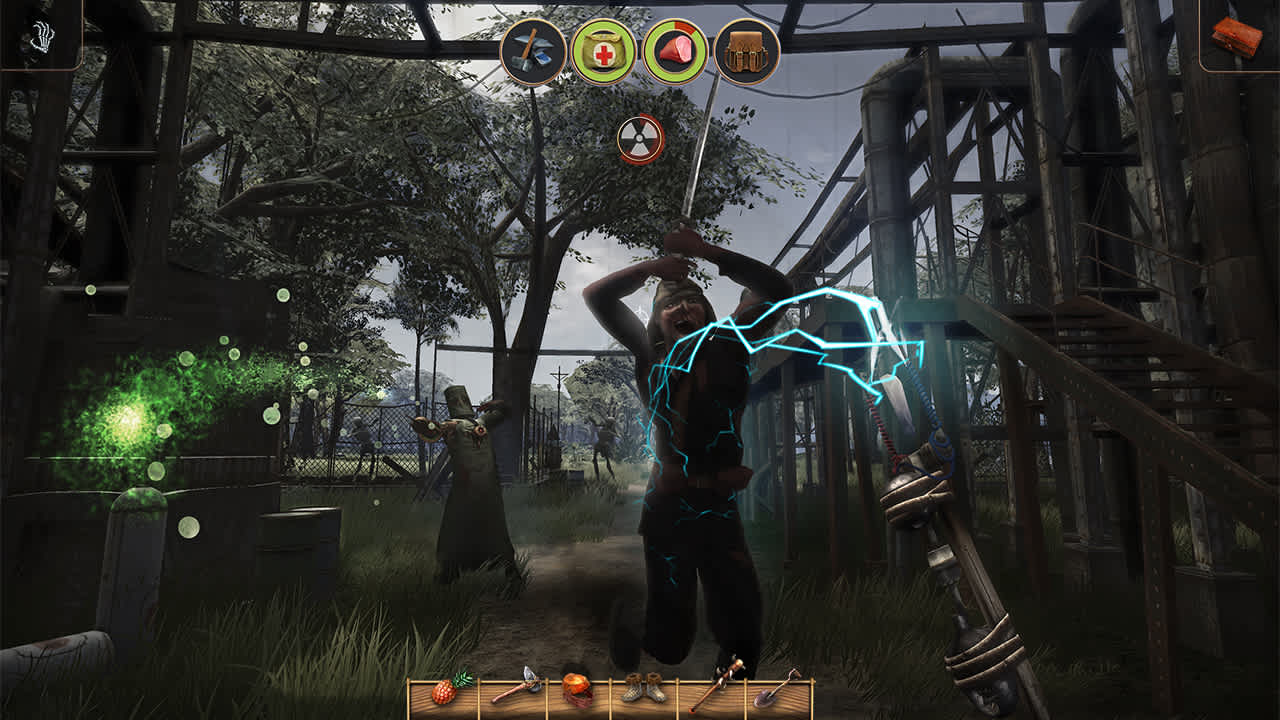Equip the rifle from the hotbar

click(x=714, y=688)
